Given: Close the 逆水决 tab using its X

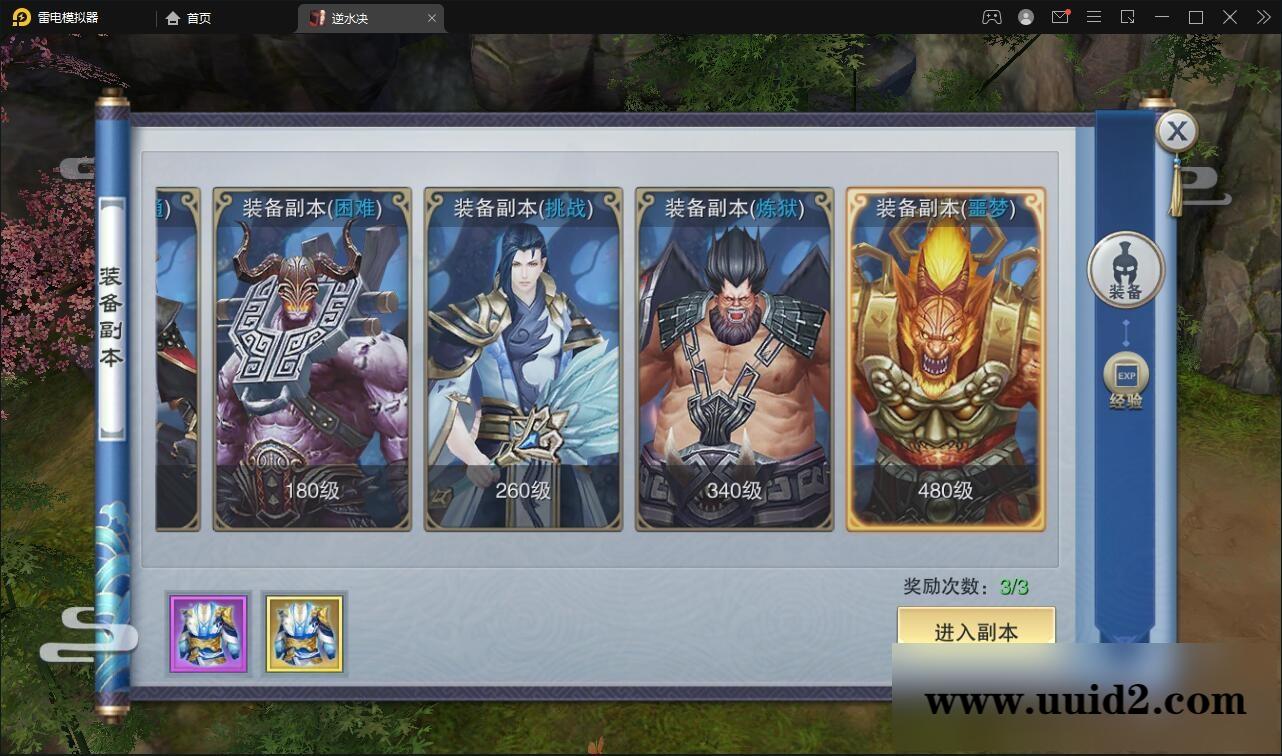Looking at the screenshot, I should coord(431,17).
